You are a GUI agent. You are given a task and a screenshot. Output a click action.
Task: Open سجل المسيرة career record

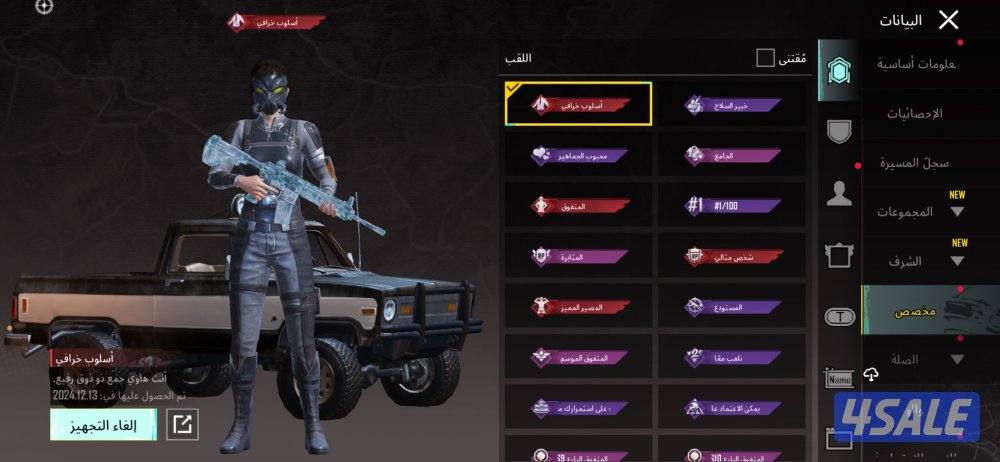pyautogui.click(x=916, y=162)
